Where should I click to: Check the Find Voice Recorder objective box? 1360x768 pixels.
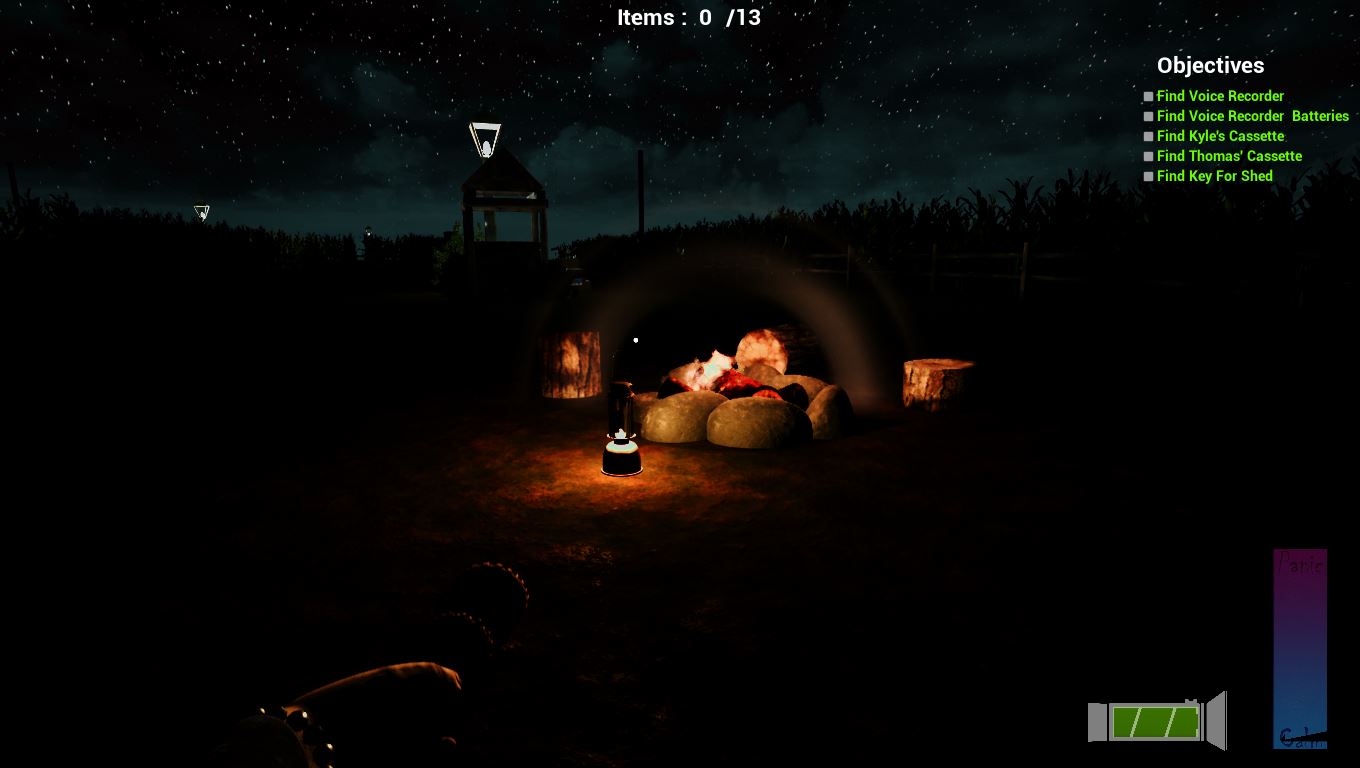1146,96
